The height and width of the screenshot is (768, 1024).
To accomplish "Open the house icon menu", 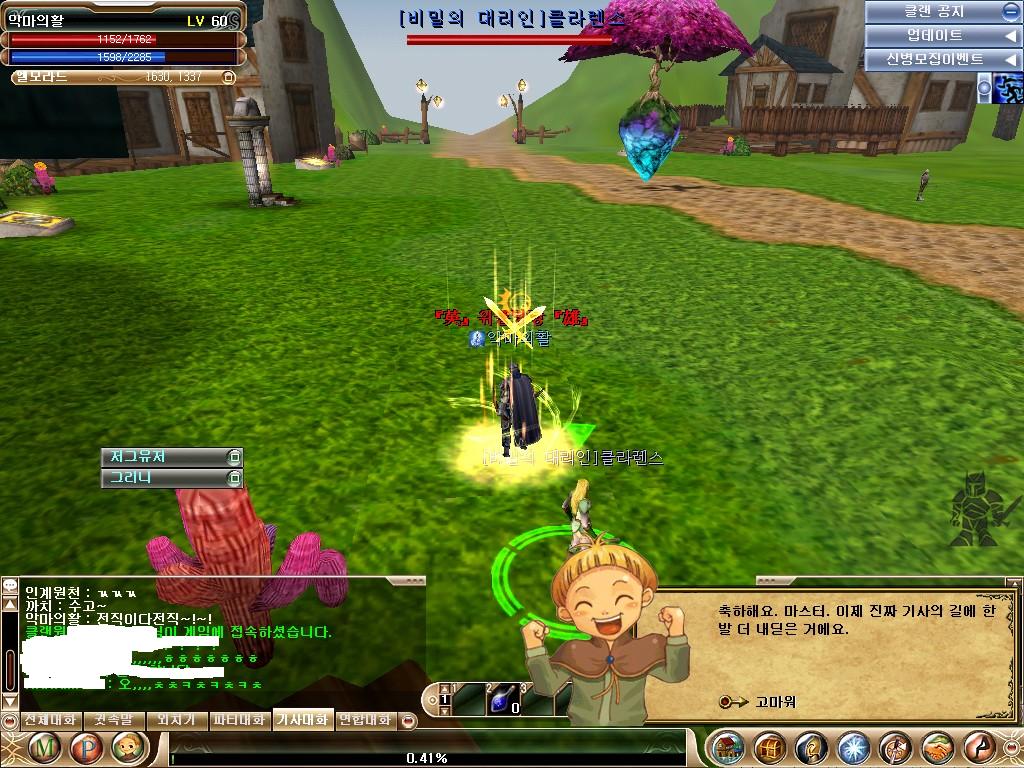I will [x=727, y=747].
